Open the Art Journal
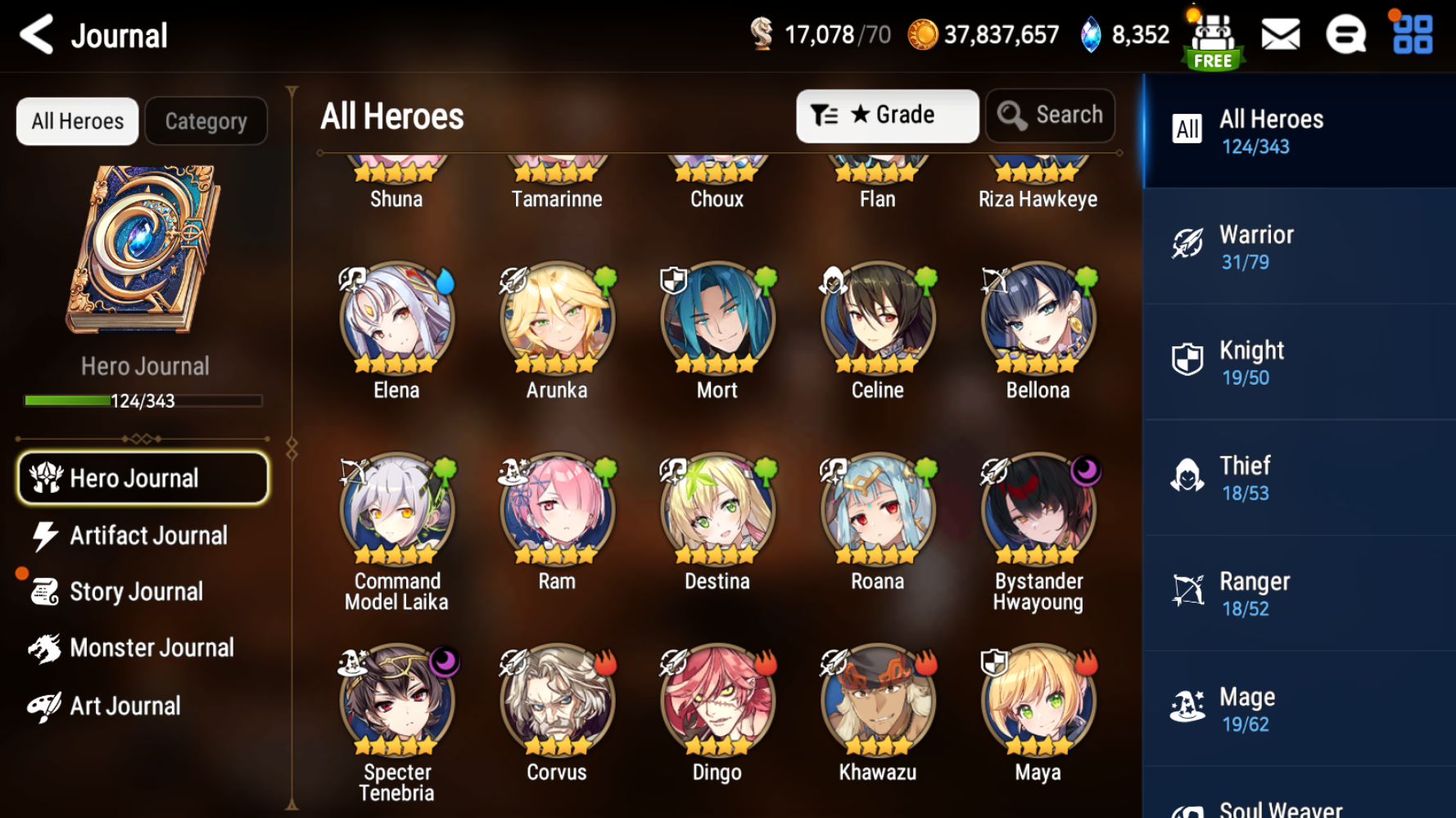 click(123, 706)
